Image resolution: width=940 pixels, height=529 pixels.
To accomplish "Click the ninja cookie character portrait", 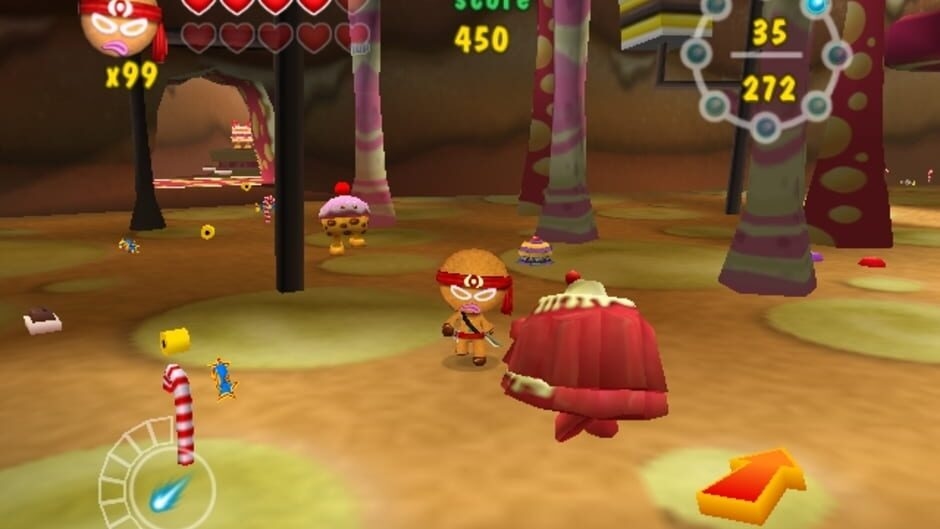I will (x=122, y=27).
